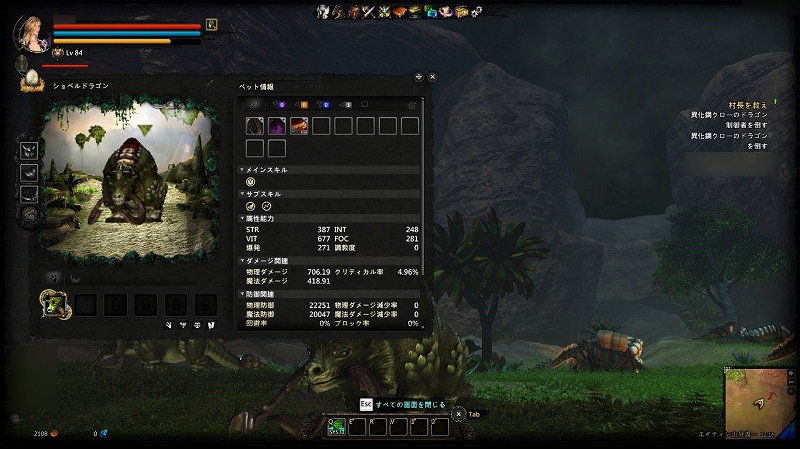Open the treasure chest icon in top toolbar
Image resolution: width=800 pixels, height=449 pixels.
point(461,11)
